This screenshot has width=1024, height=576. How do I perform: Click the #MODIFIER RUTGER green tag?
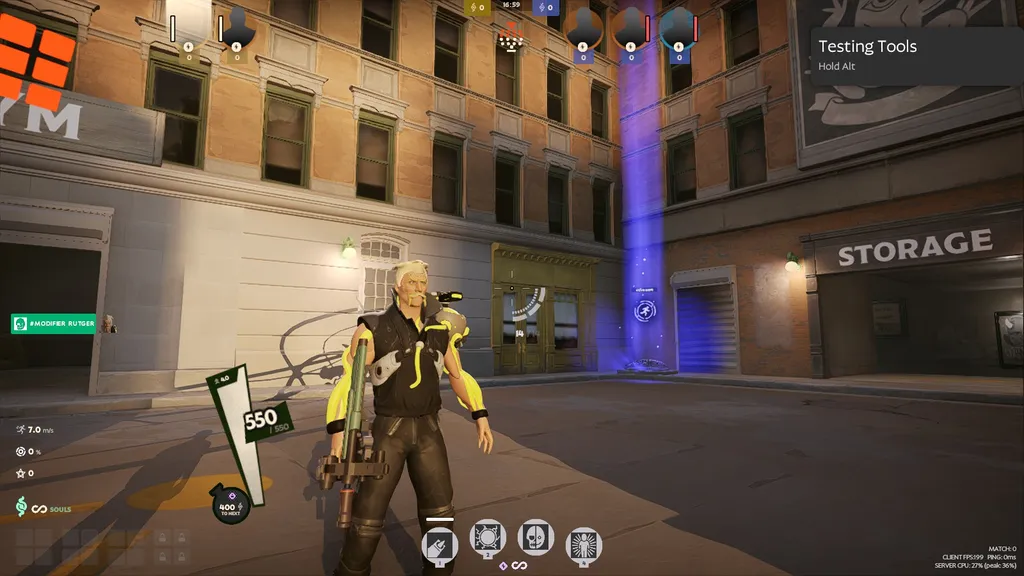tap(54, 323)
